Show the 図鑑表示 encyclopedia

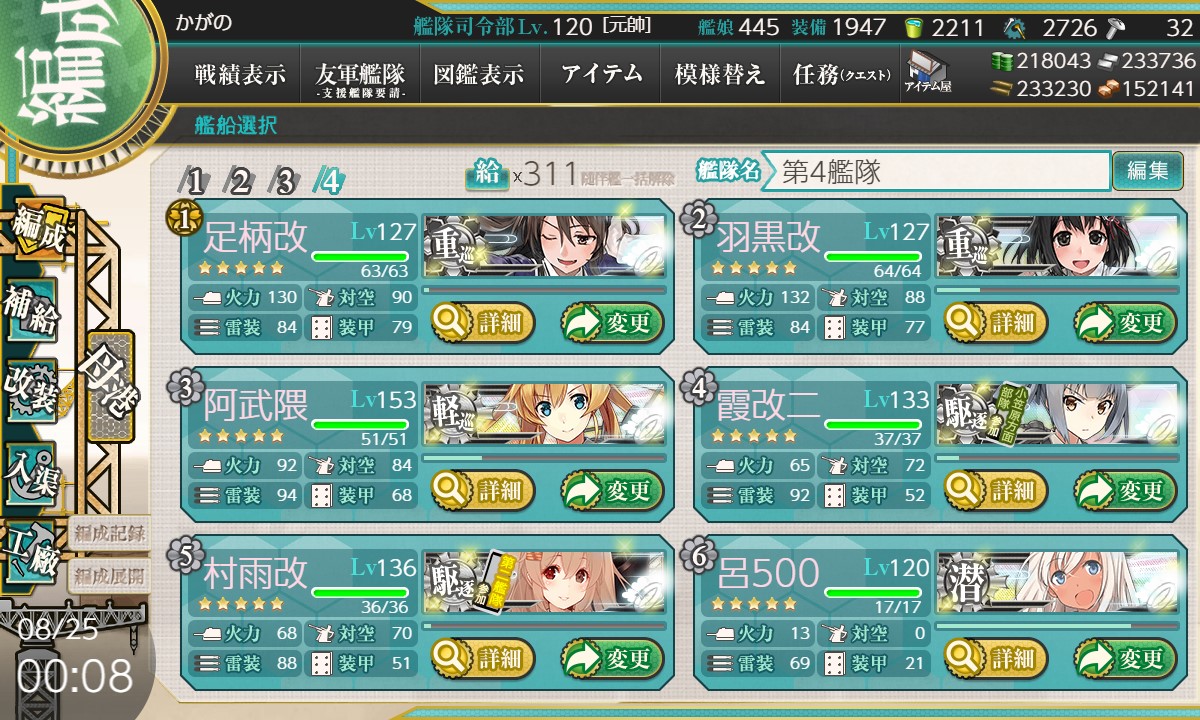(479, 75)
